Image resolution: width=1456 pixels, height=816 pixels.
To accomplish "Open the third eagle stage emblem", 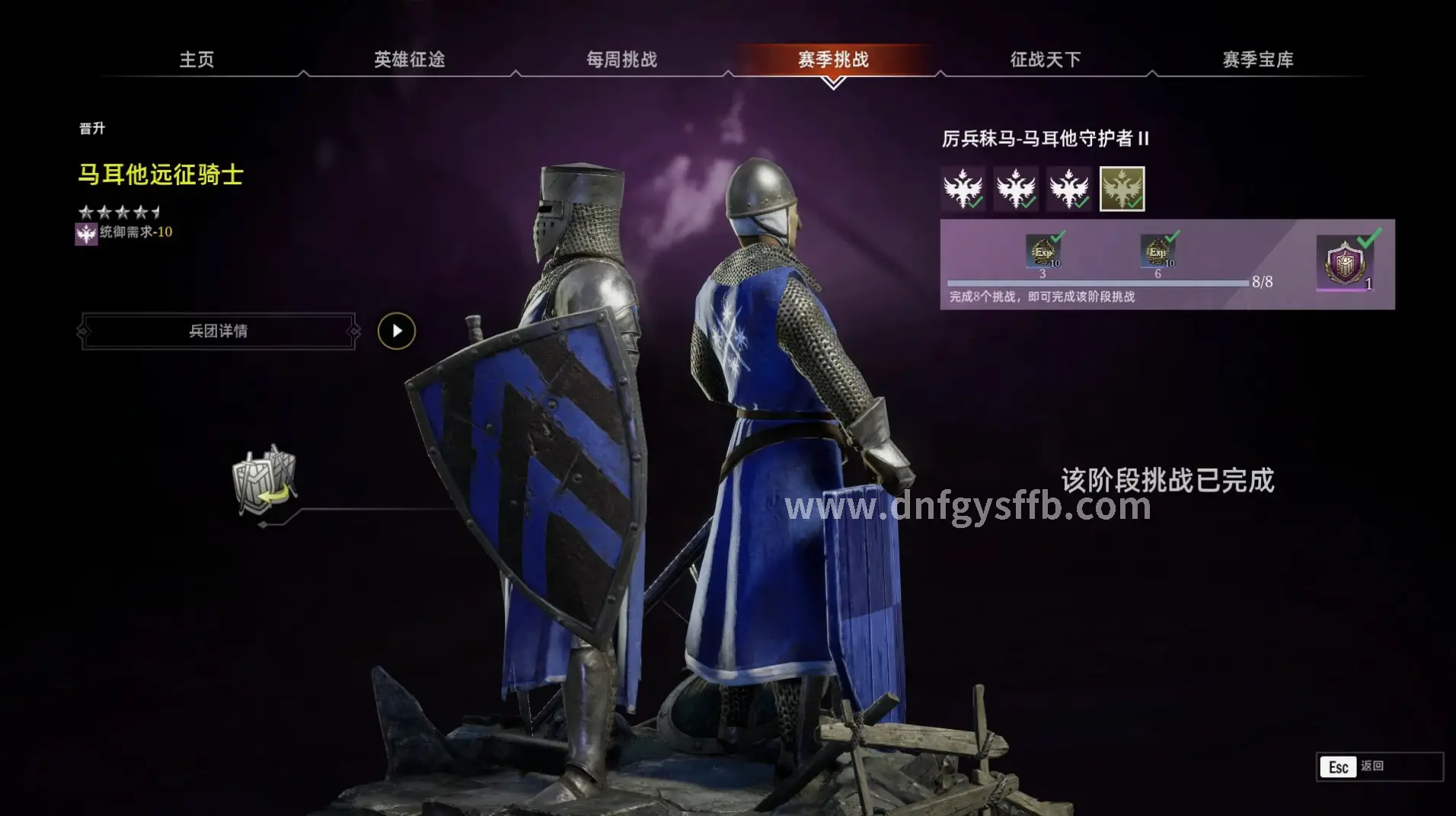I will point(1069,188).
